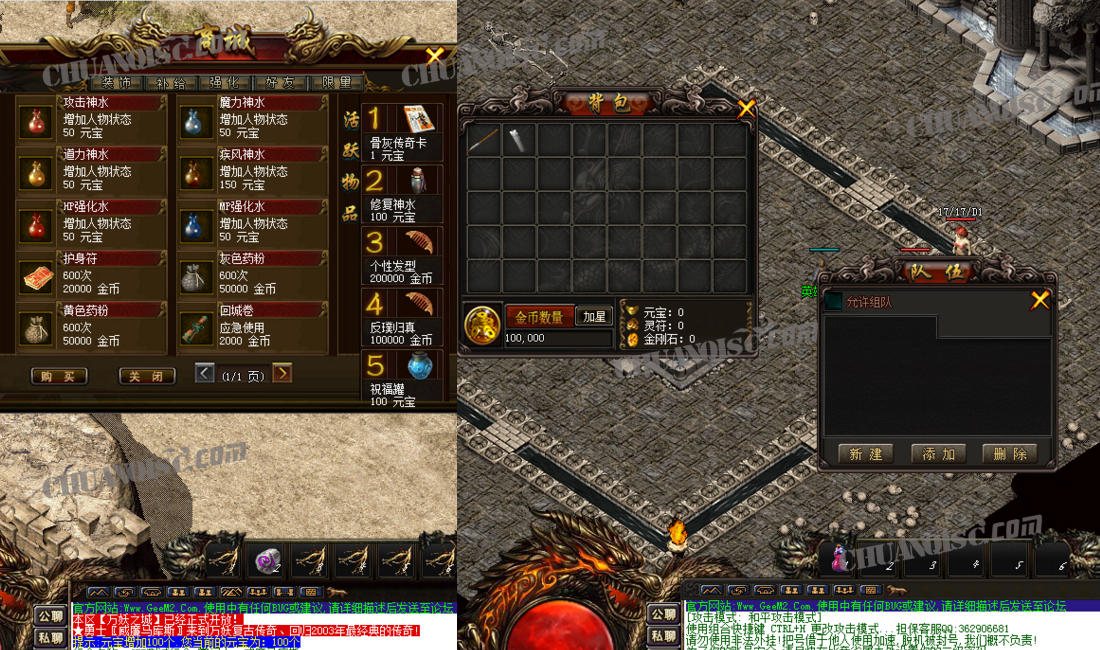
Task: Select the 护身符 talisman shop item
Action: point(36,276)
